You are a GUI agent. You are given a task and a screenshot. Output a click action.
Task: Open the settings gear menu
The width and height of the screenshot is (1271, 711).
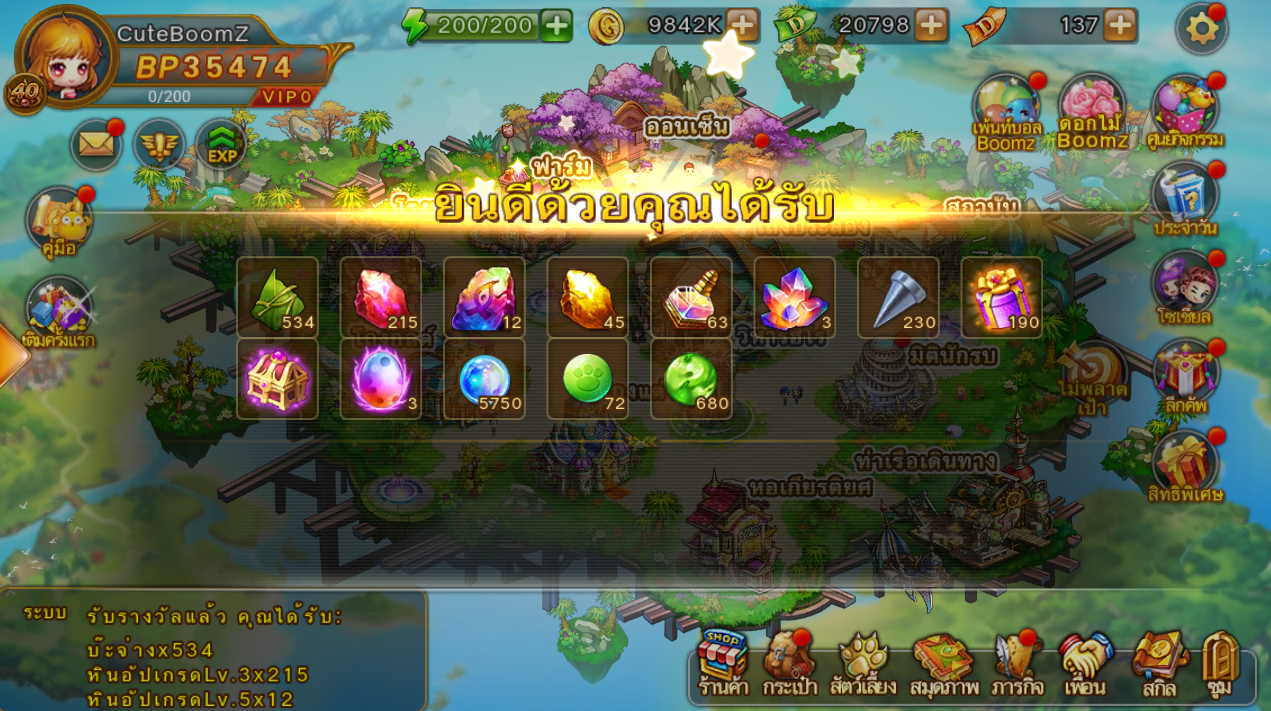(1201, 28)
